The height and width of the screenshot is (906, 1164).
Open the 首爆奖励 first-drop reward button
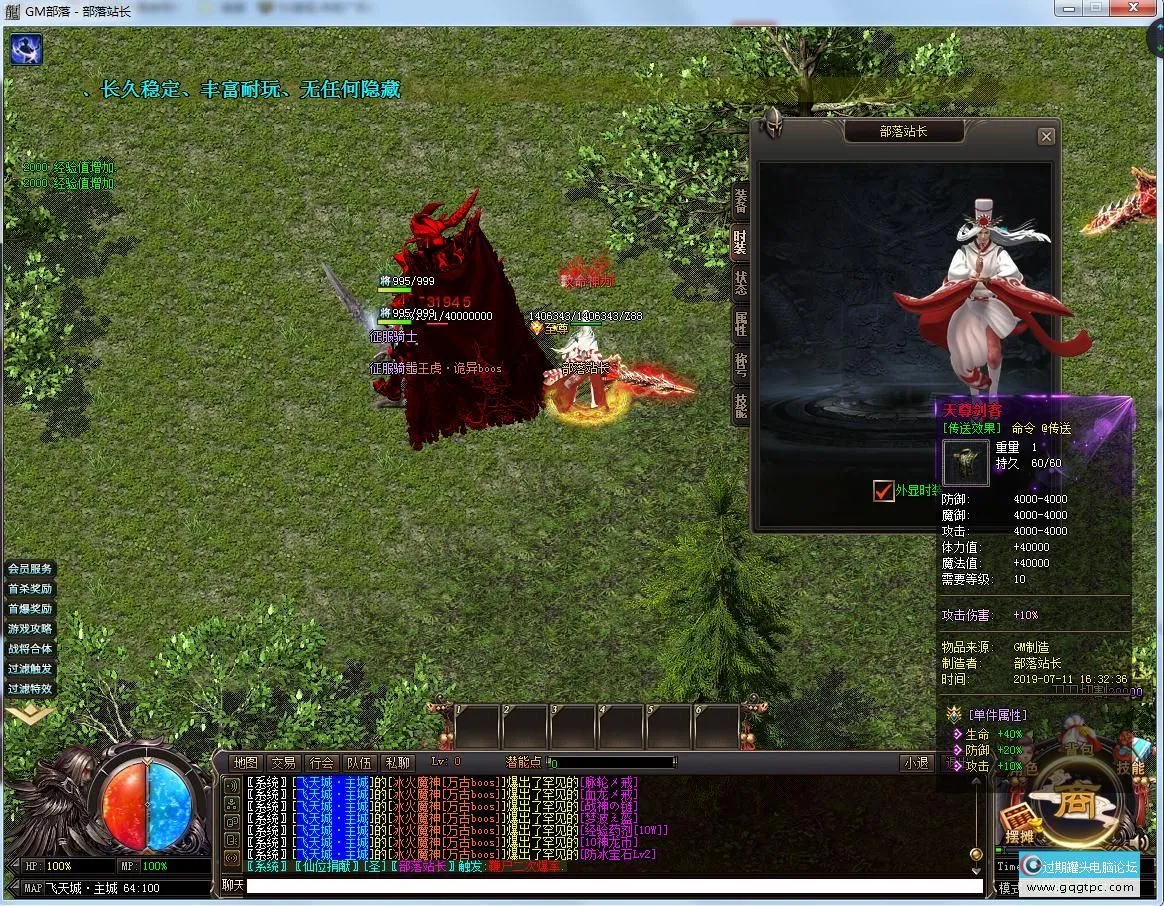pyautogui.click(x=30, y=609)
